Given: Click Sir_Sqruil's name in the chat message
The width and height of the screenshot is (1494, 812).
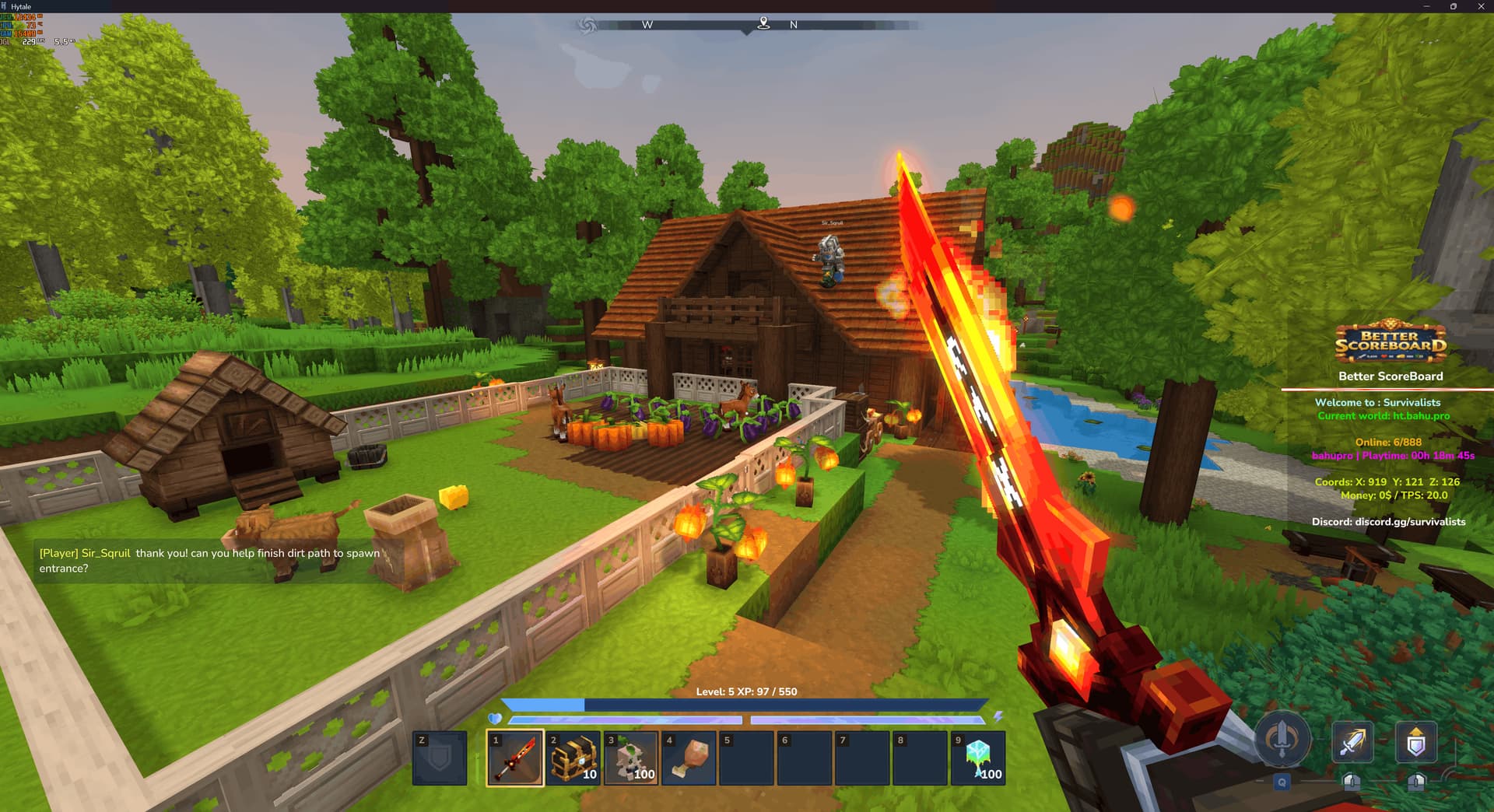Looking at the screenshot, I should pyautogui.click(x=105, y=554).
